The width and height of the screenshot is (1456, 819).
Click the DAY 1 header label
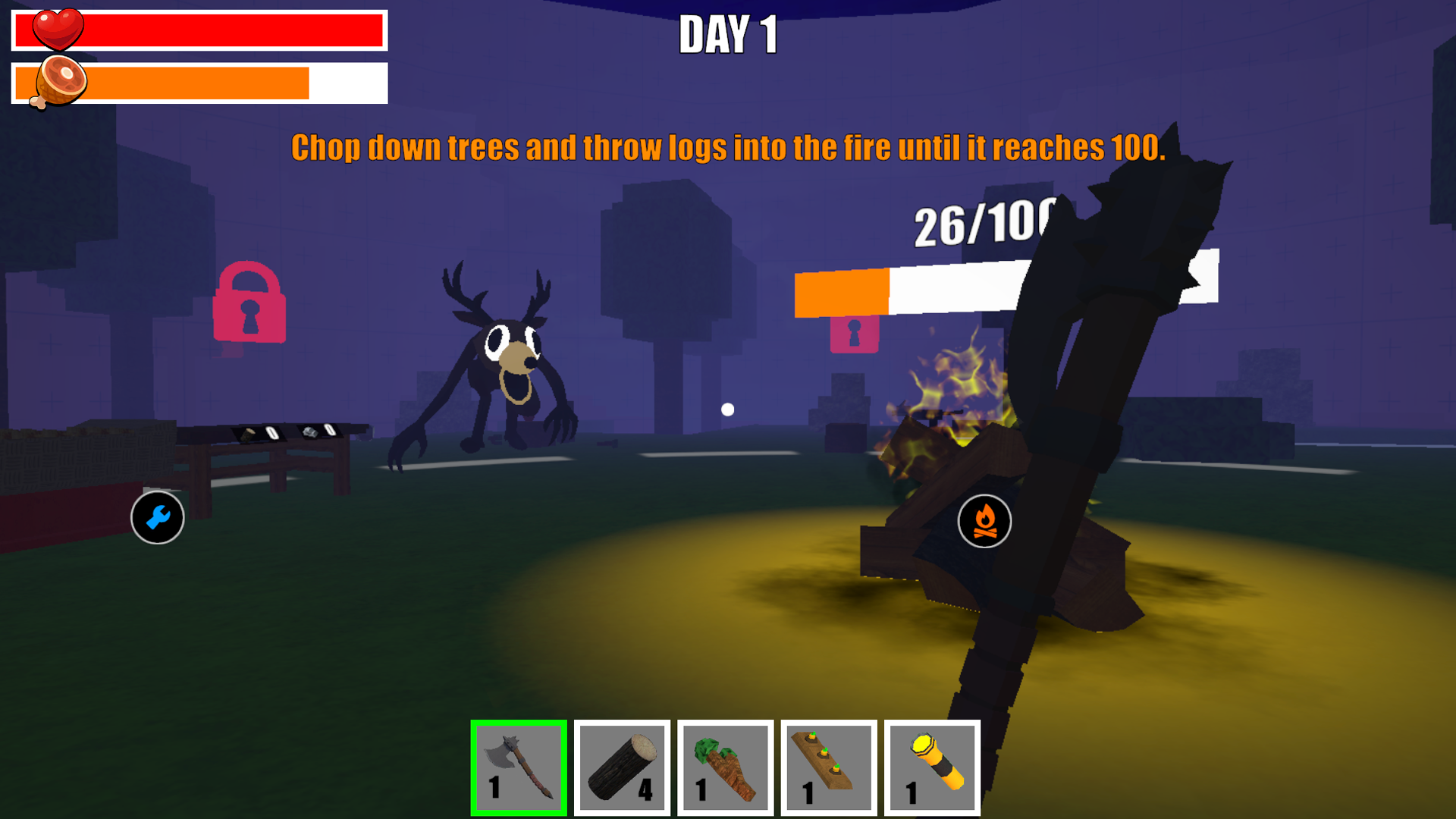tap(730, 33)
